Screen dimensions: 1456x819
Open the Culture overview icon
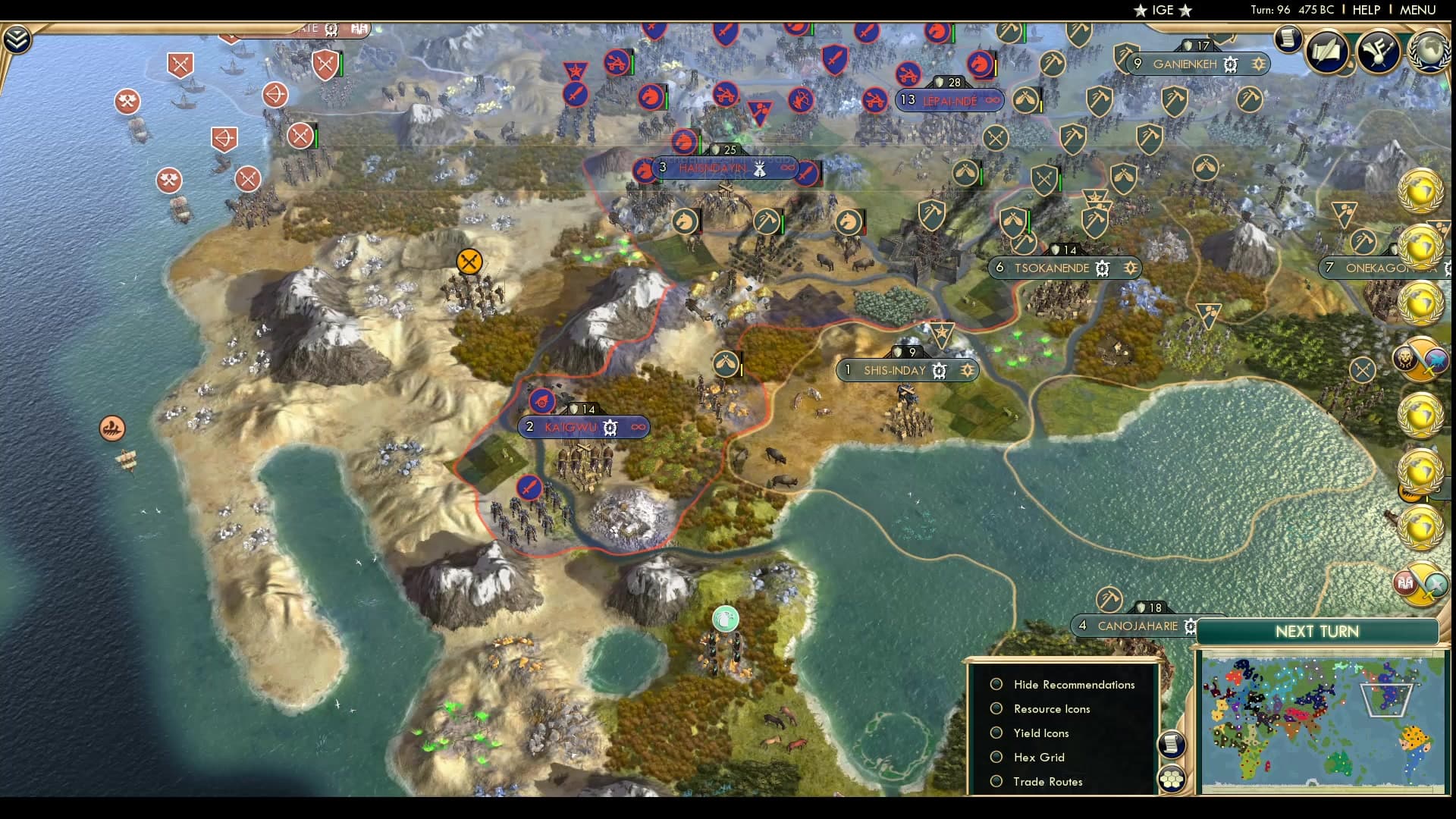[x=1379, y=52]
